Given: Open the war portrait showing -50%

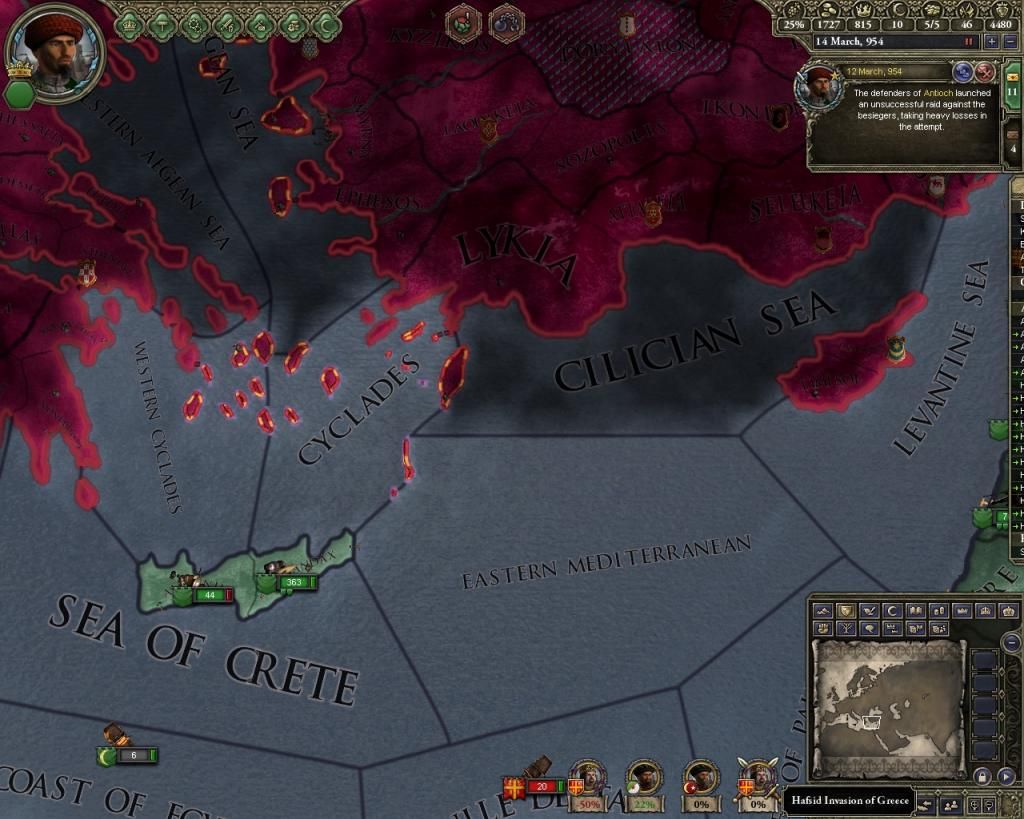Looking at the screenshot, I should 588,780.
